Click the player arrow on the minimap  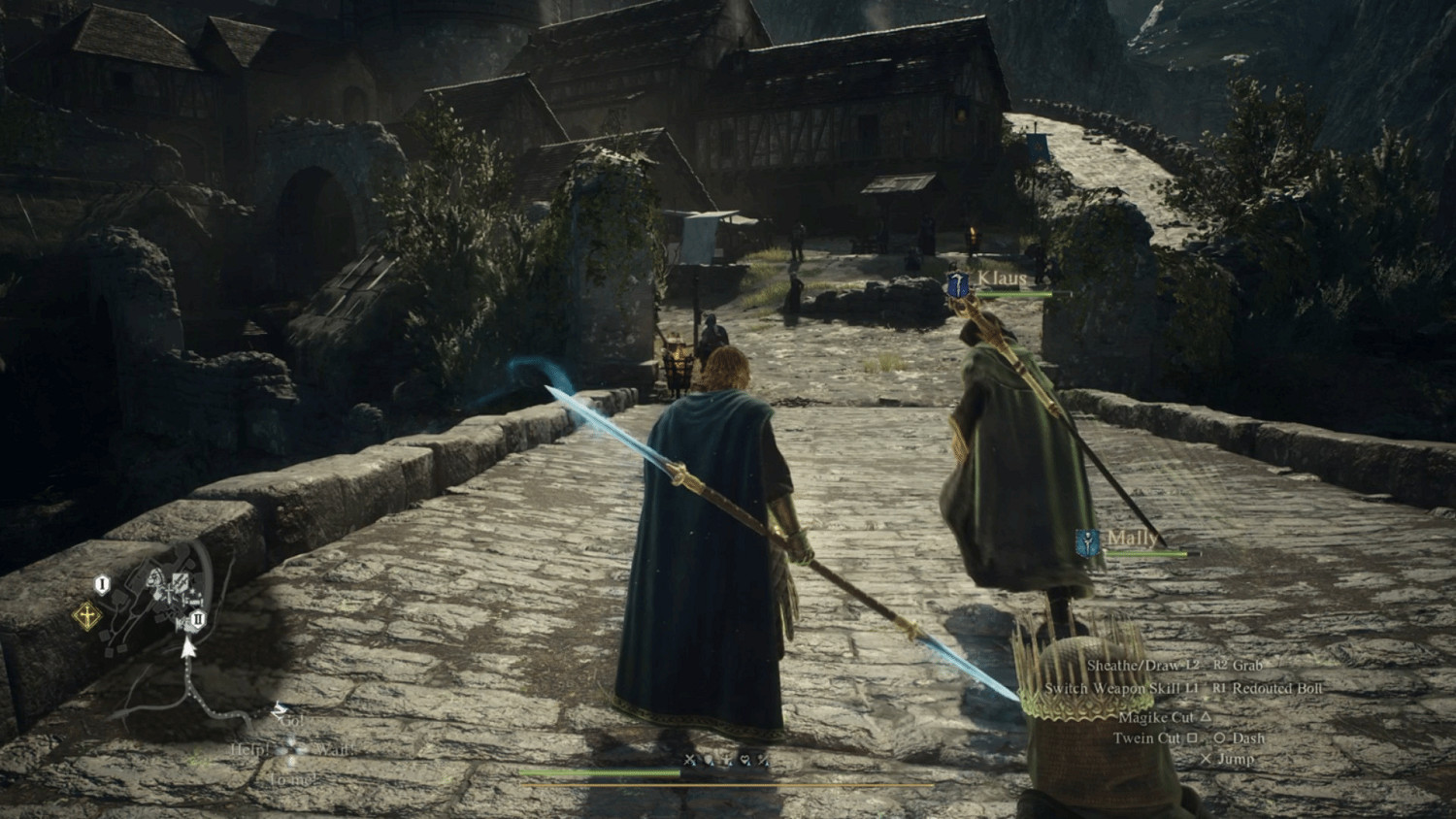coord(187,648)
